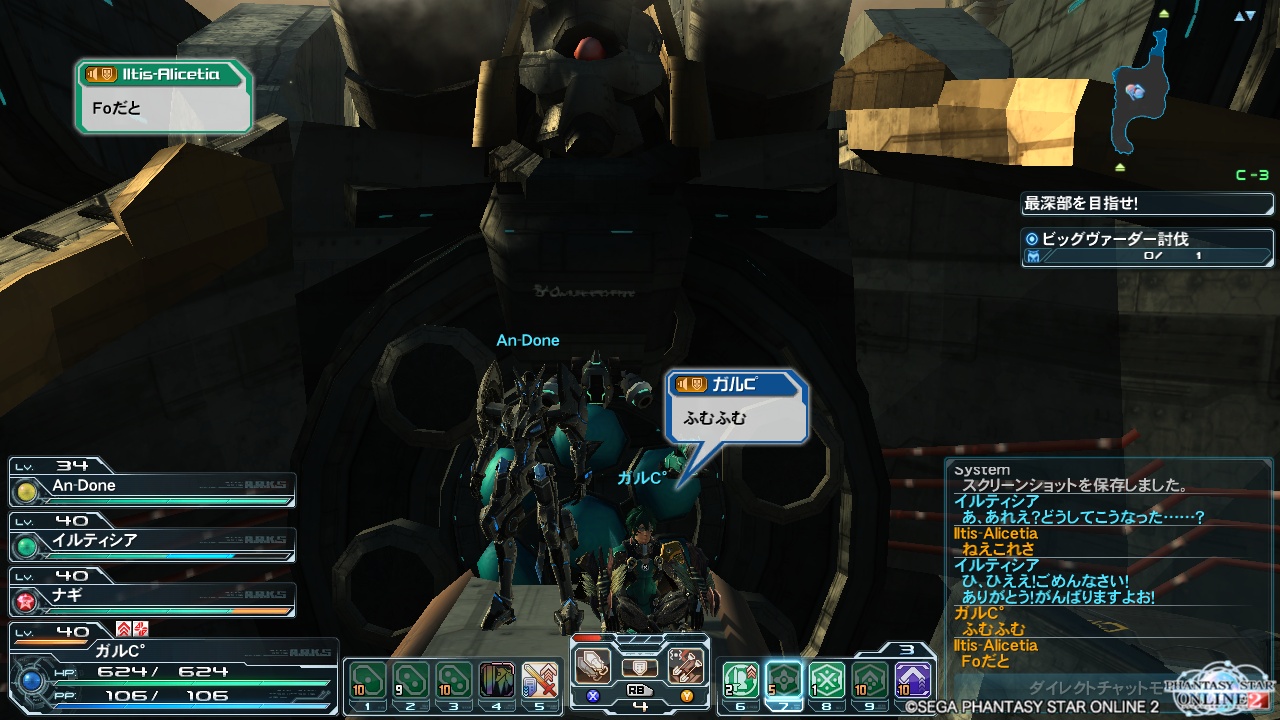Choose the highlighted skill in slot 7

pos(783,681)
